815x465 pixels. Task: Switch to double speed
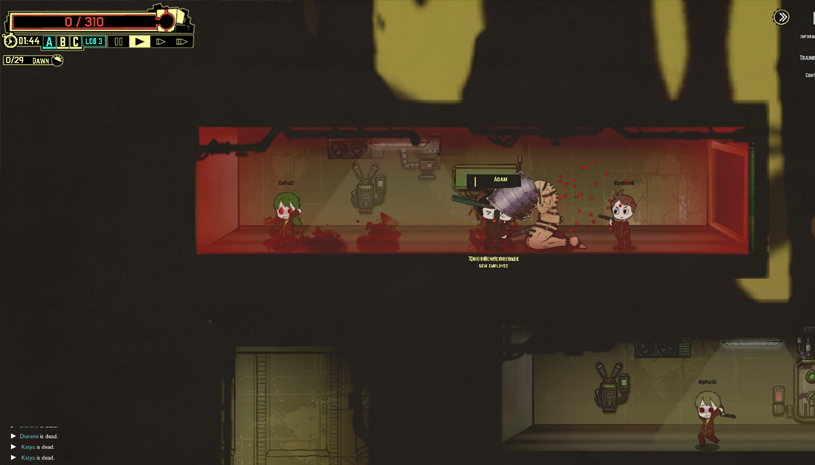point(160,42)
